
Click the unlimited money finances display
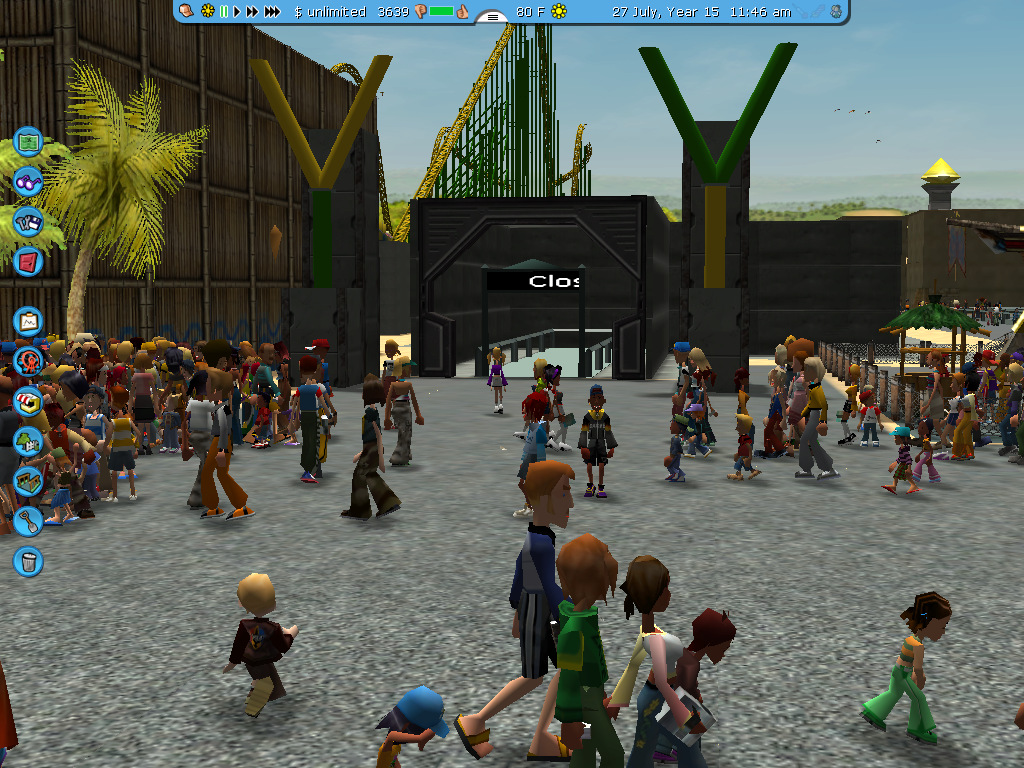pyautogui.click(x=330, y=12)
